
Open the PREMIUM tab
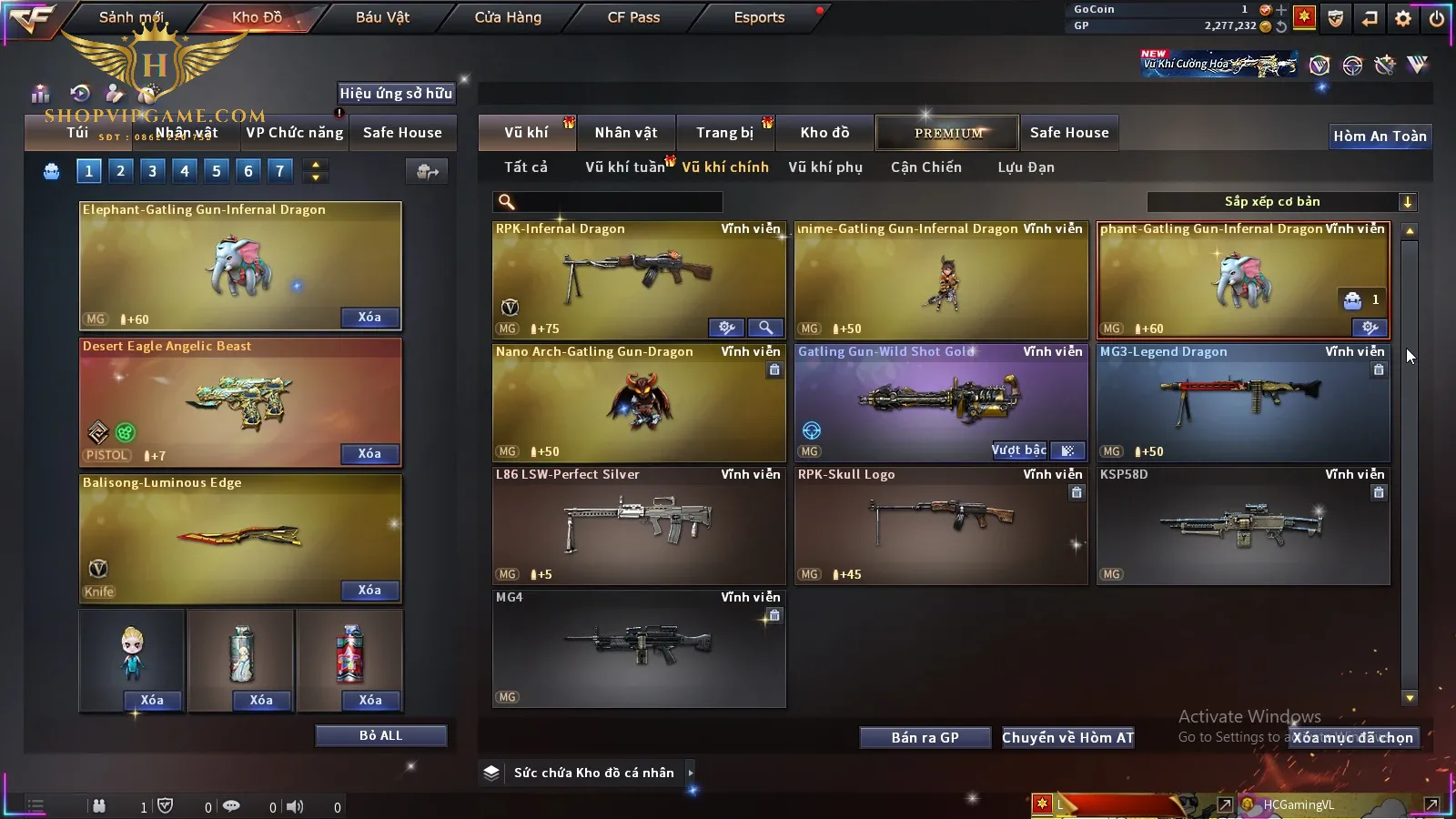click(x=948, y=133)
